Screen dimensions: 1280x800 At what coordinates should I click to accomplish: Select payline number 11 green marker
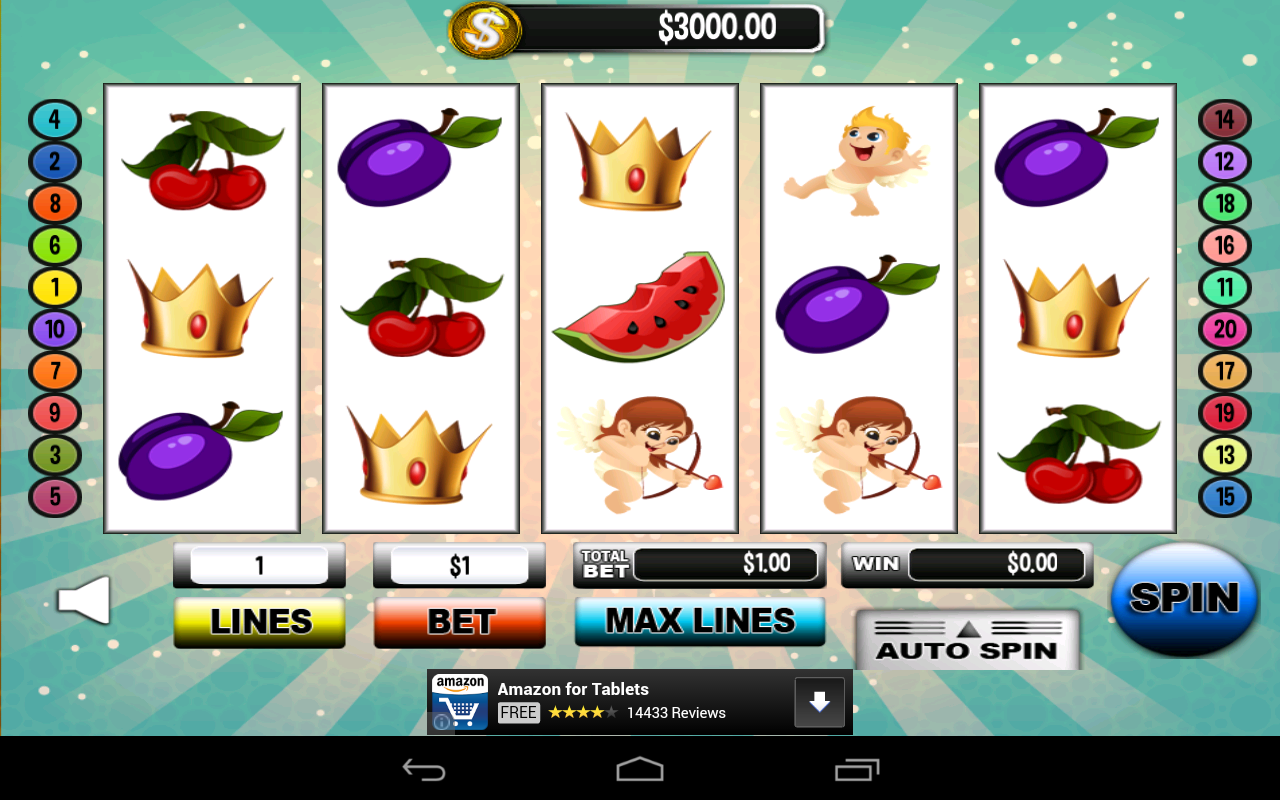pyautogui.click(x=1225, y=288)
